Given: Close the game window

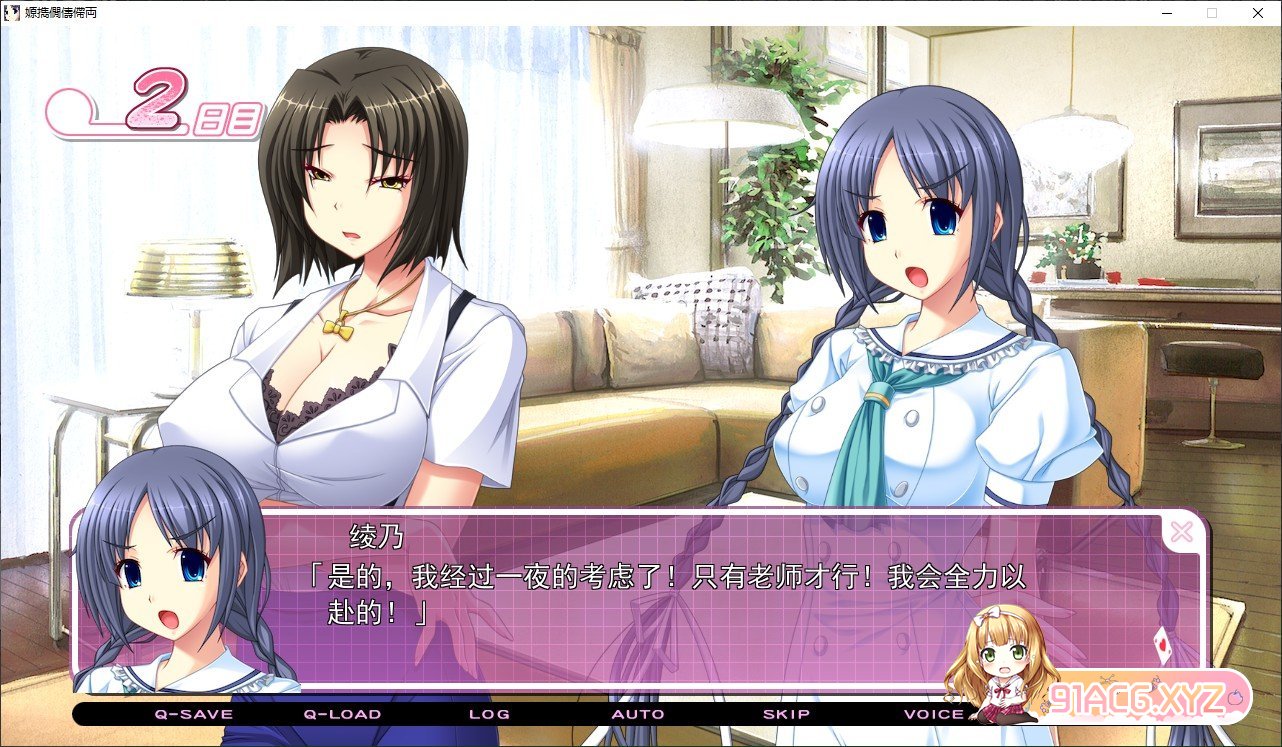Looking at the screenshot, I should pyautogui.click(x=1257, y=13).
